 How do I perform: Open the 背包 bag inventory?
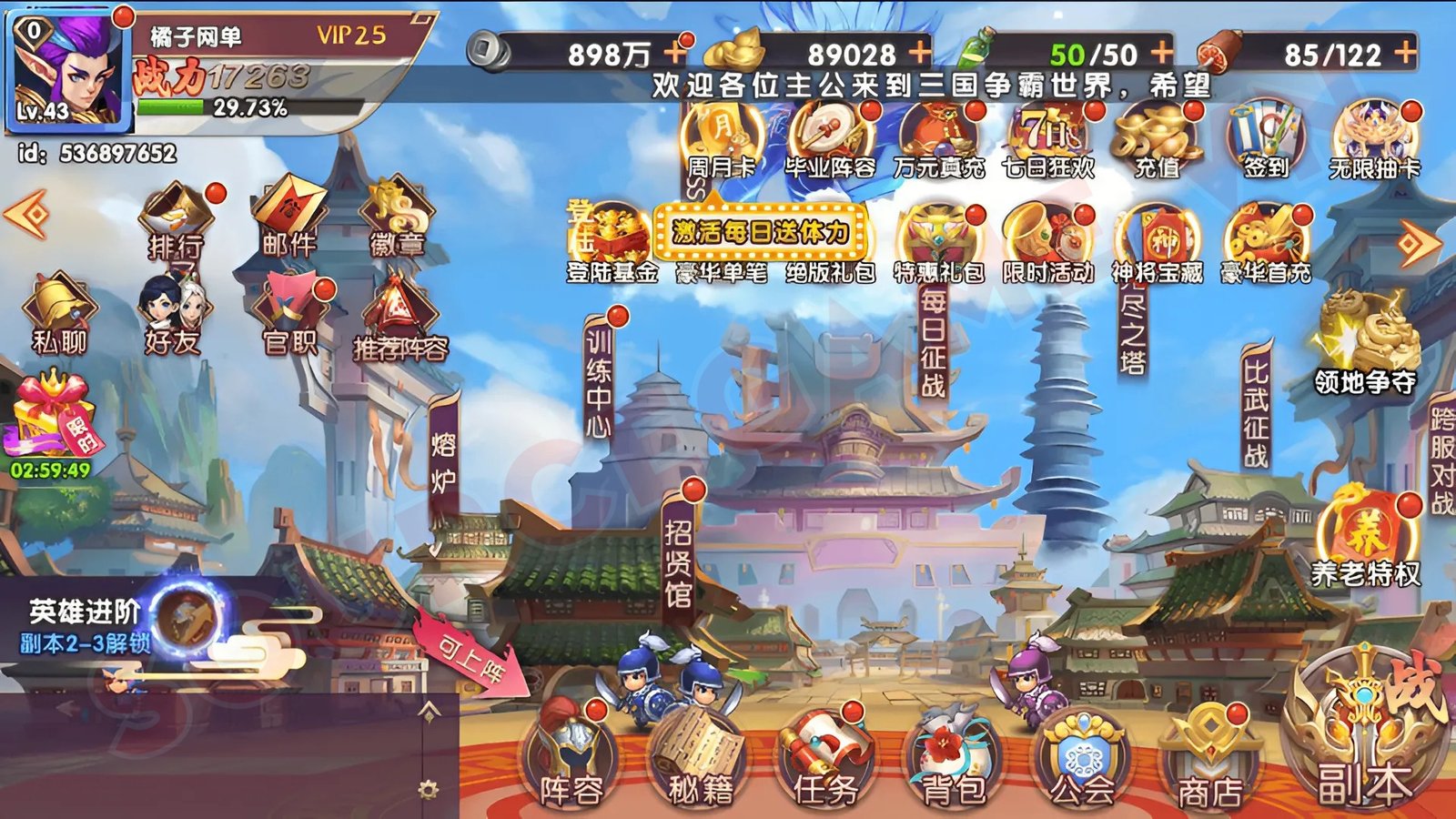tap(953, 760)
